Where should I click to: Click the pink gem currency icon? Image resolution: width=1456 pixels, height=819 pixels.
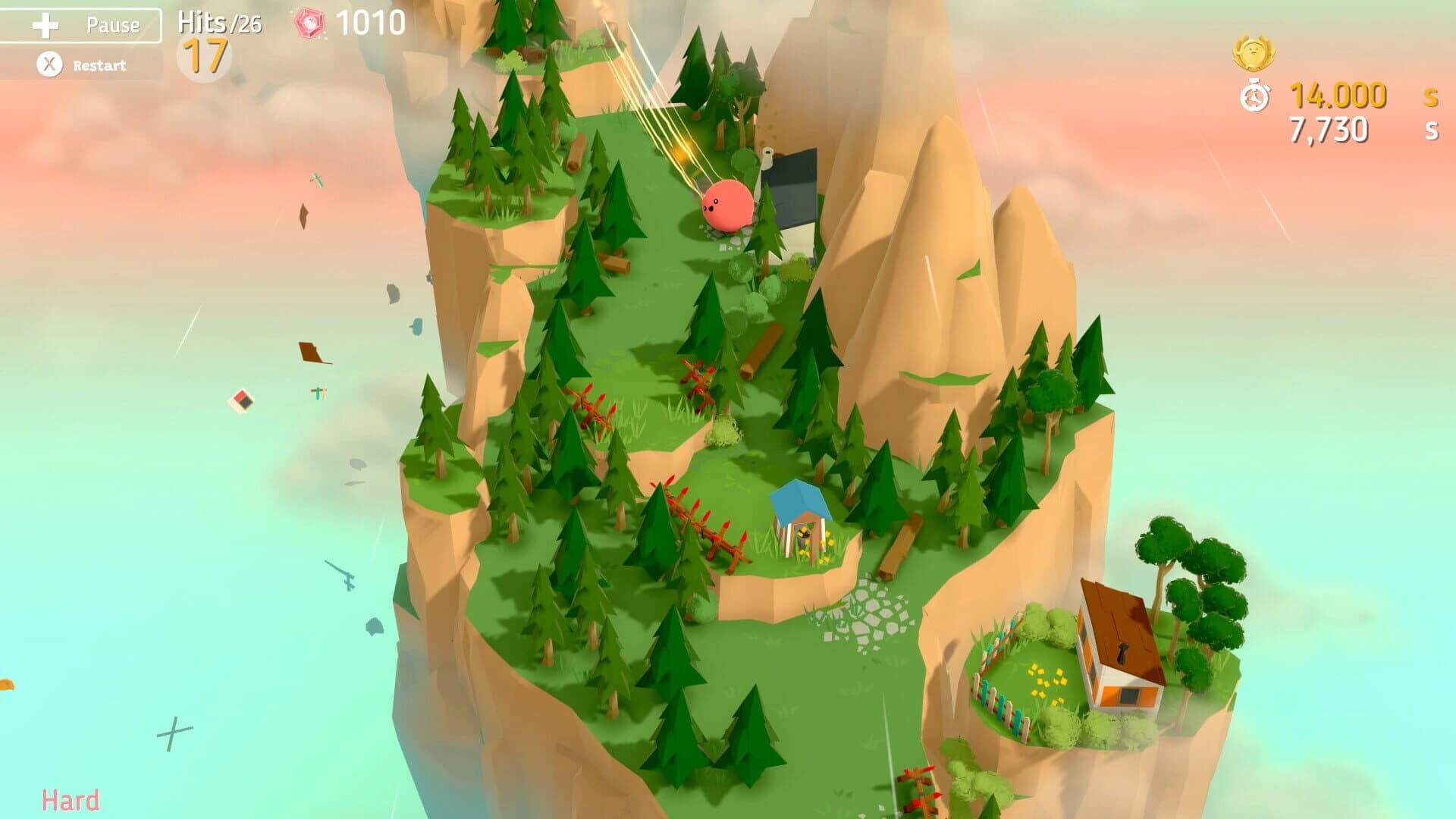click(311, 23)
